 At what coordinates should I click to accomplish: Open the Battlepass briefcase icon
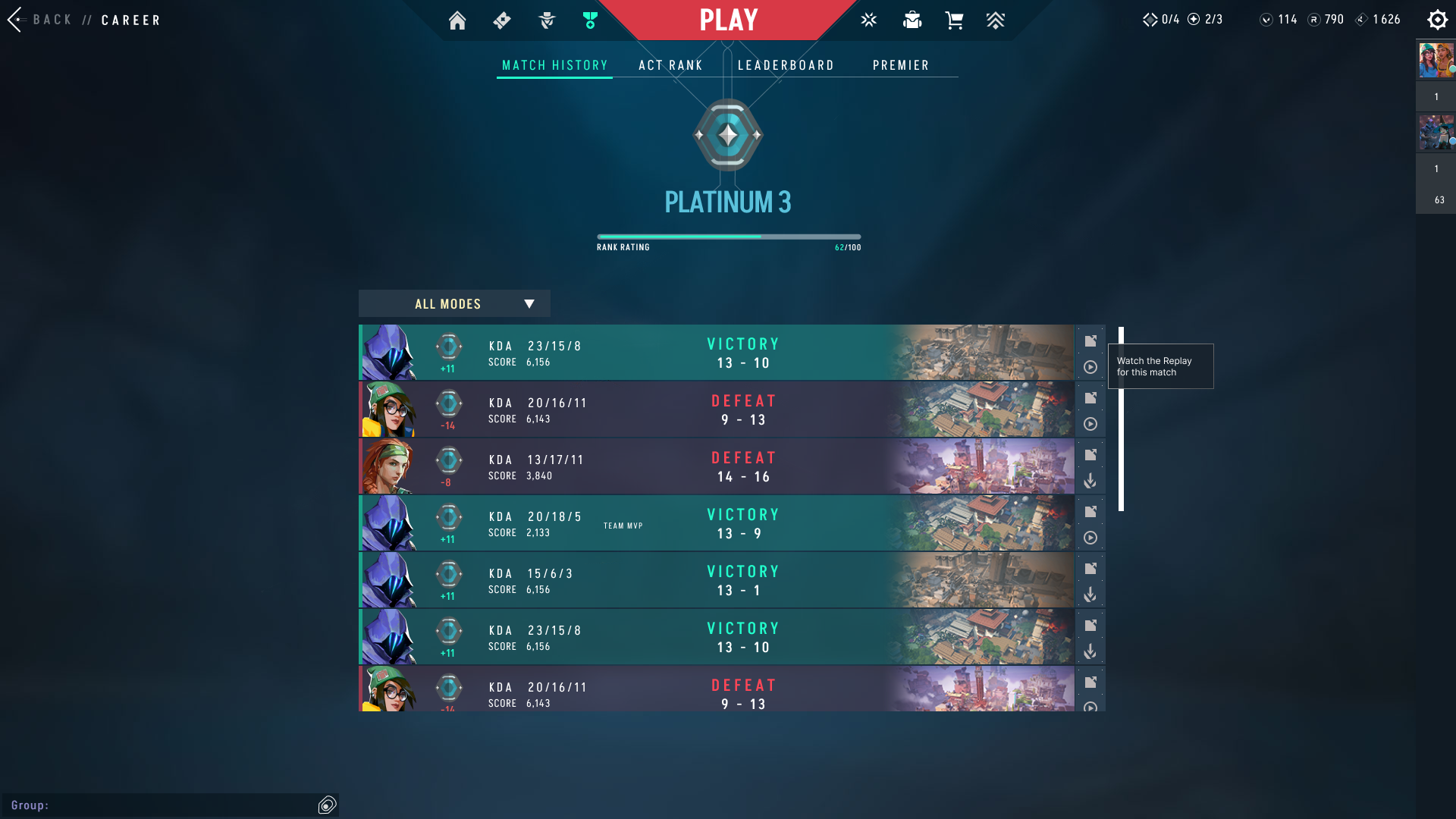(x=912, y=20)
